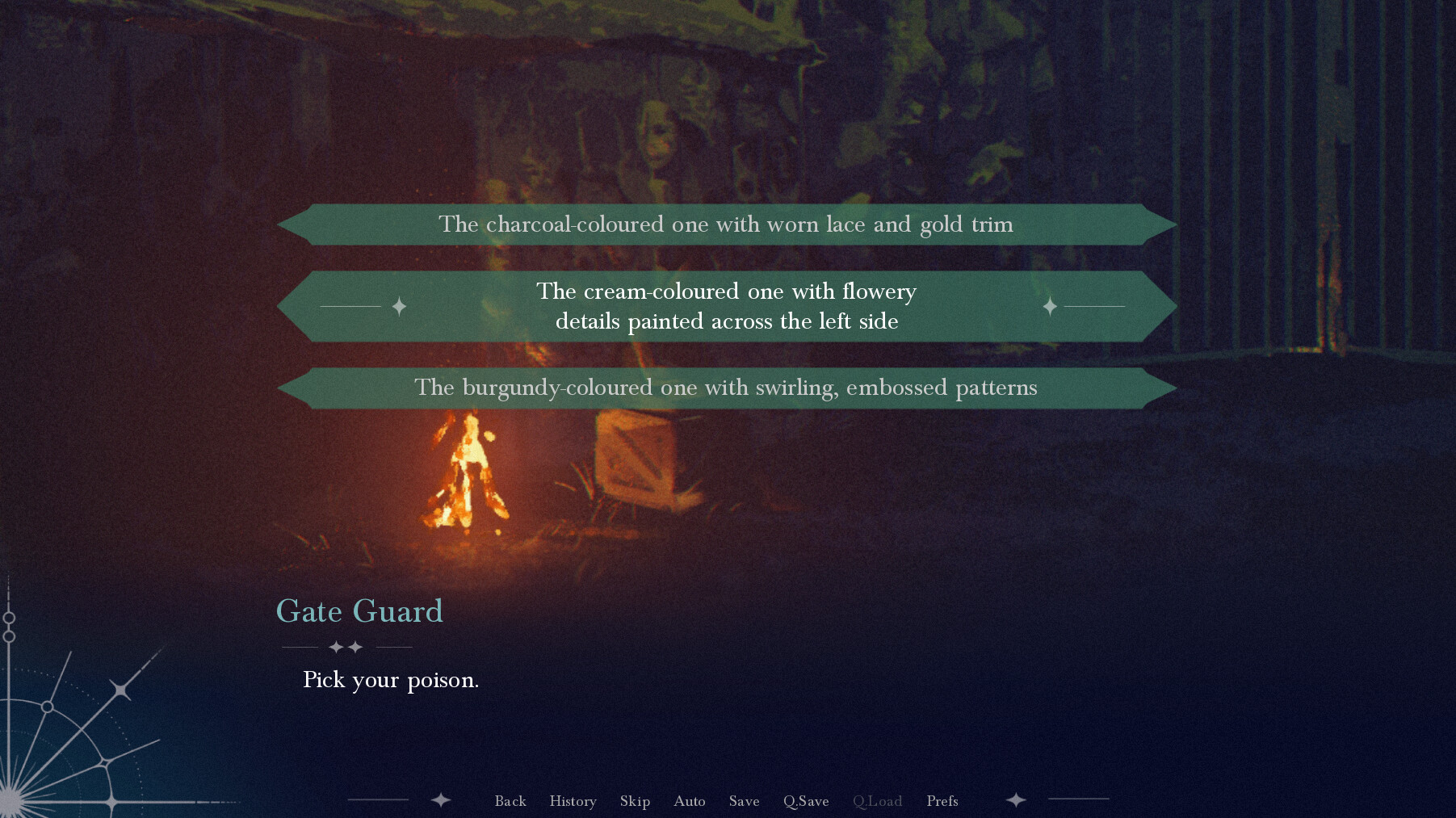
Task: Click Q.Save to quick save
Action: point(806,800)
